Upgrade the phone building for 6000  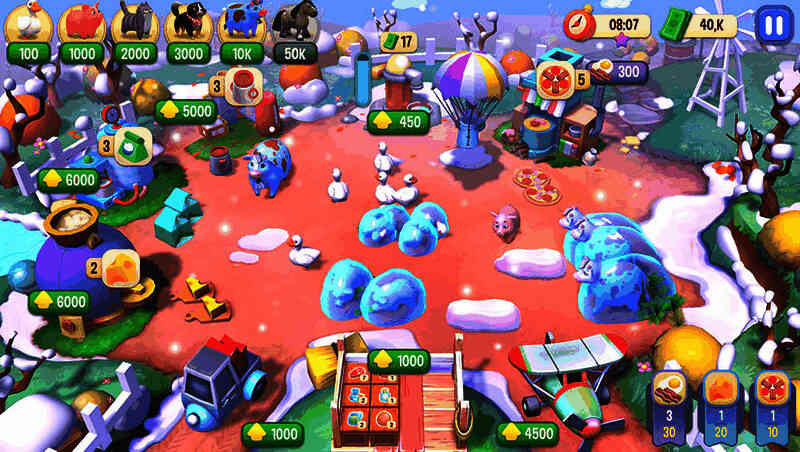click(69, 180)
